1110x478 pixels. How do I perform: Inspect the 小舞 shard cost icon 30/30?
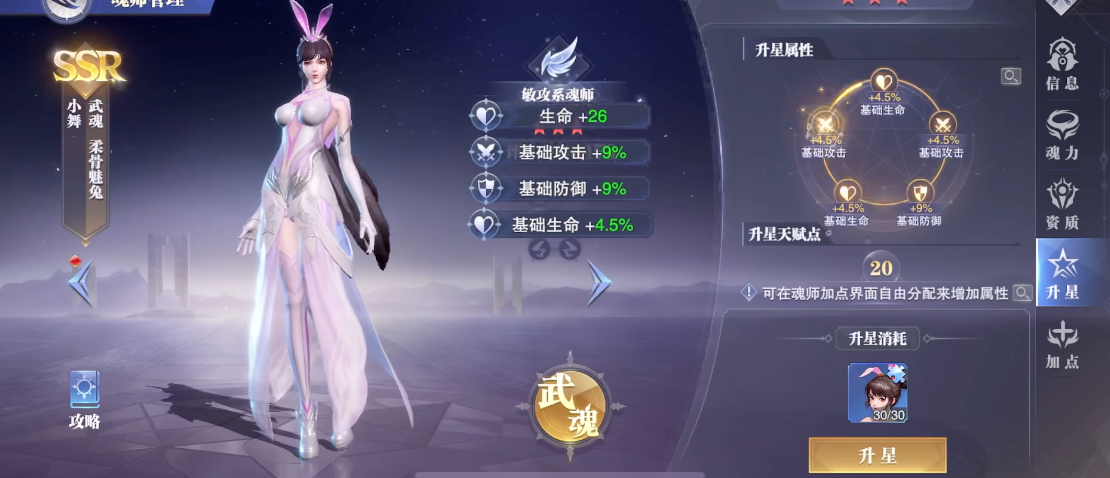pyautogui.click(x=877, y=392)
